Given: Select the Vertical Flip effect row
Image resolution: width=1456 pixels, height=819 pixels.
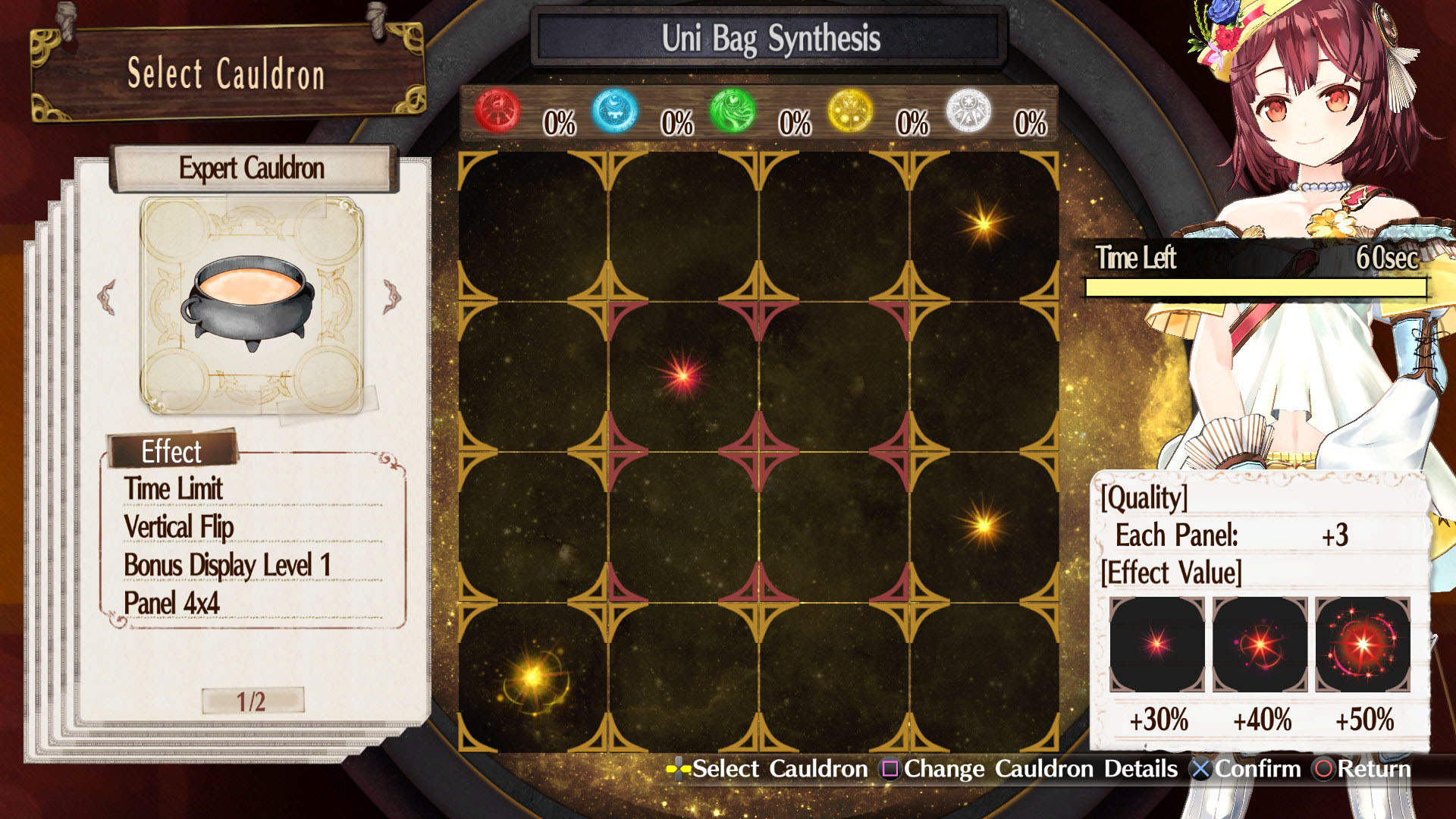Looking at the screenshot, I should 179,527.
